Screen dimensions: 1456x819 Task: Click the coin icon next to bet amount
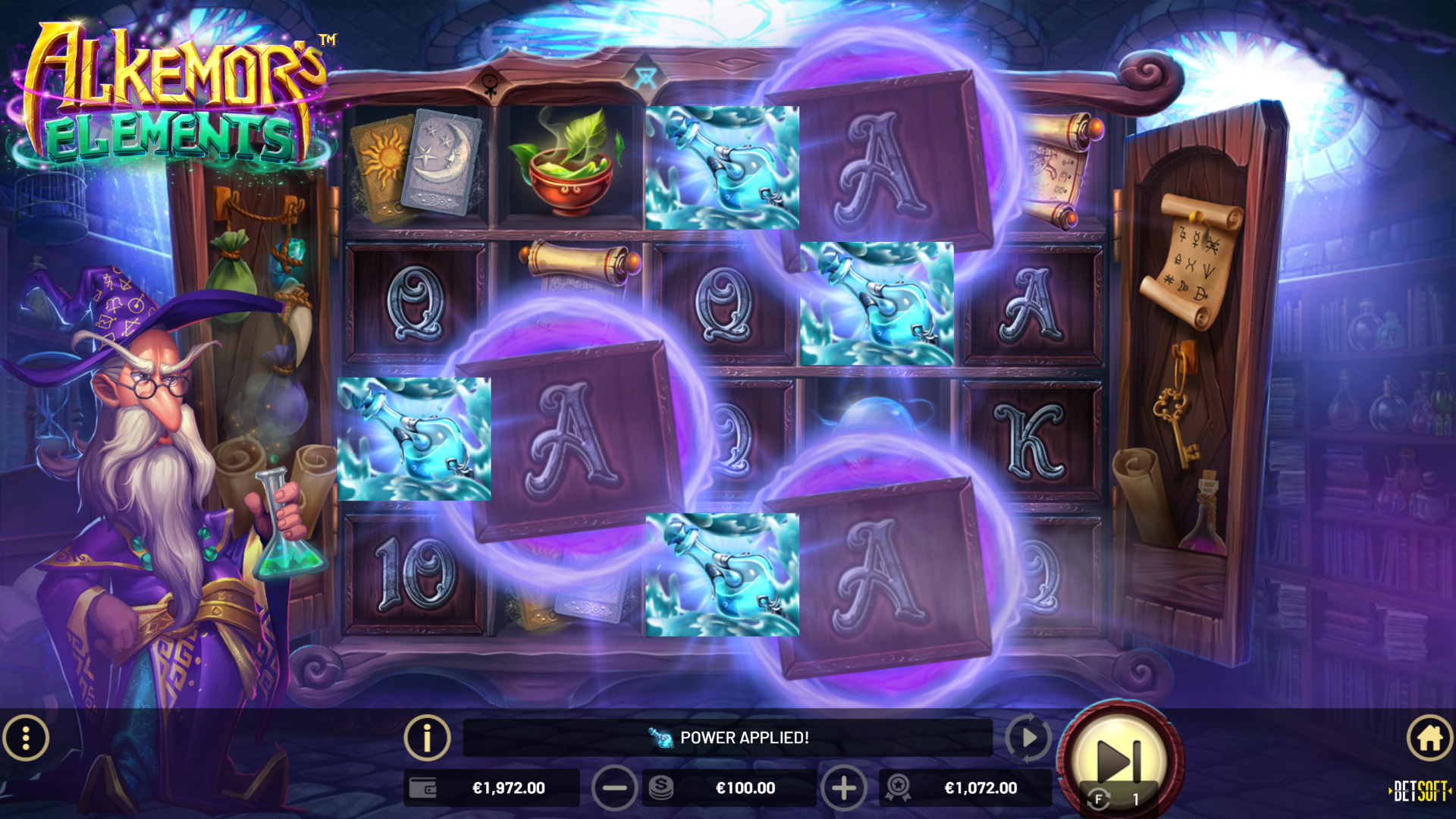(660, 788)
